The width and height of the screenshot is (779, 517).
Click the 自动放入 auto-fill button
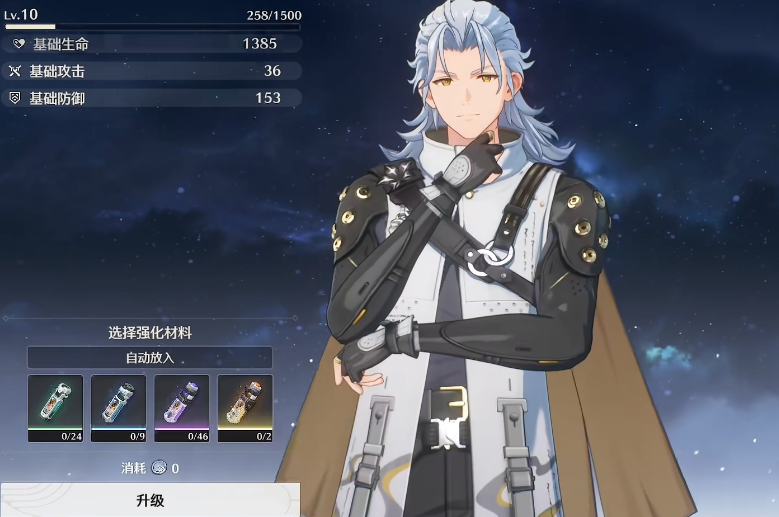pyautogui.click(x=149, y=357)
